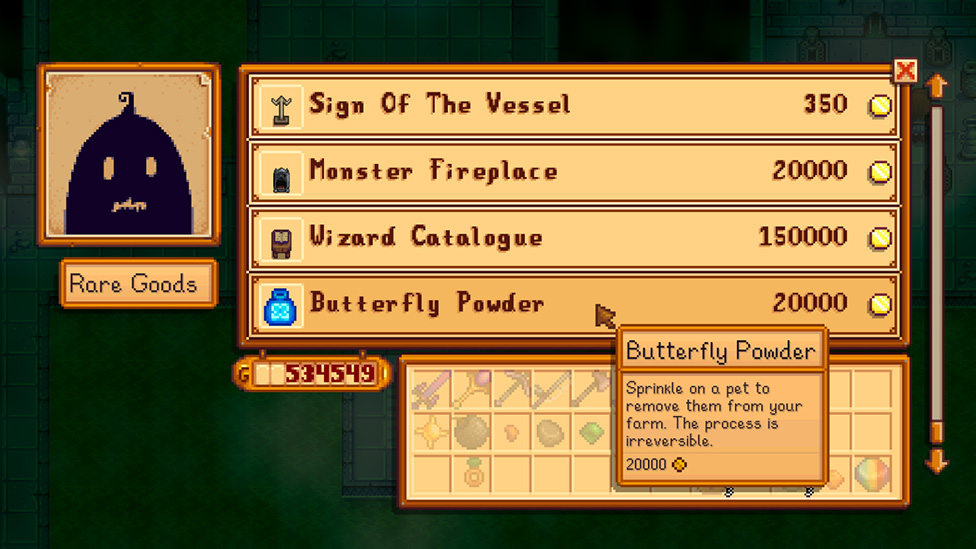
Task: Close the shop with the red X
Action: (905, 71)
